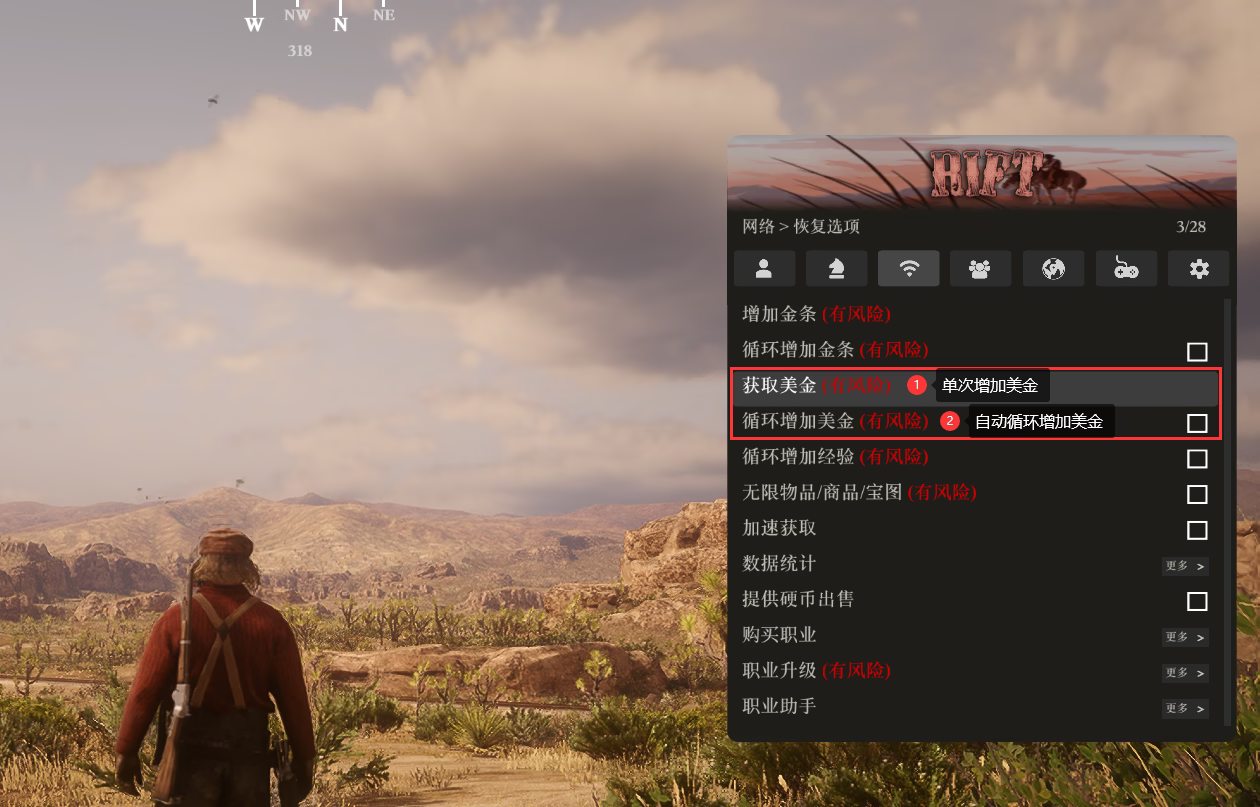Check the 提供硬币出售 box
The width and height of the screenshot is (1260, 807).
(x=1197, y=601)
